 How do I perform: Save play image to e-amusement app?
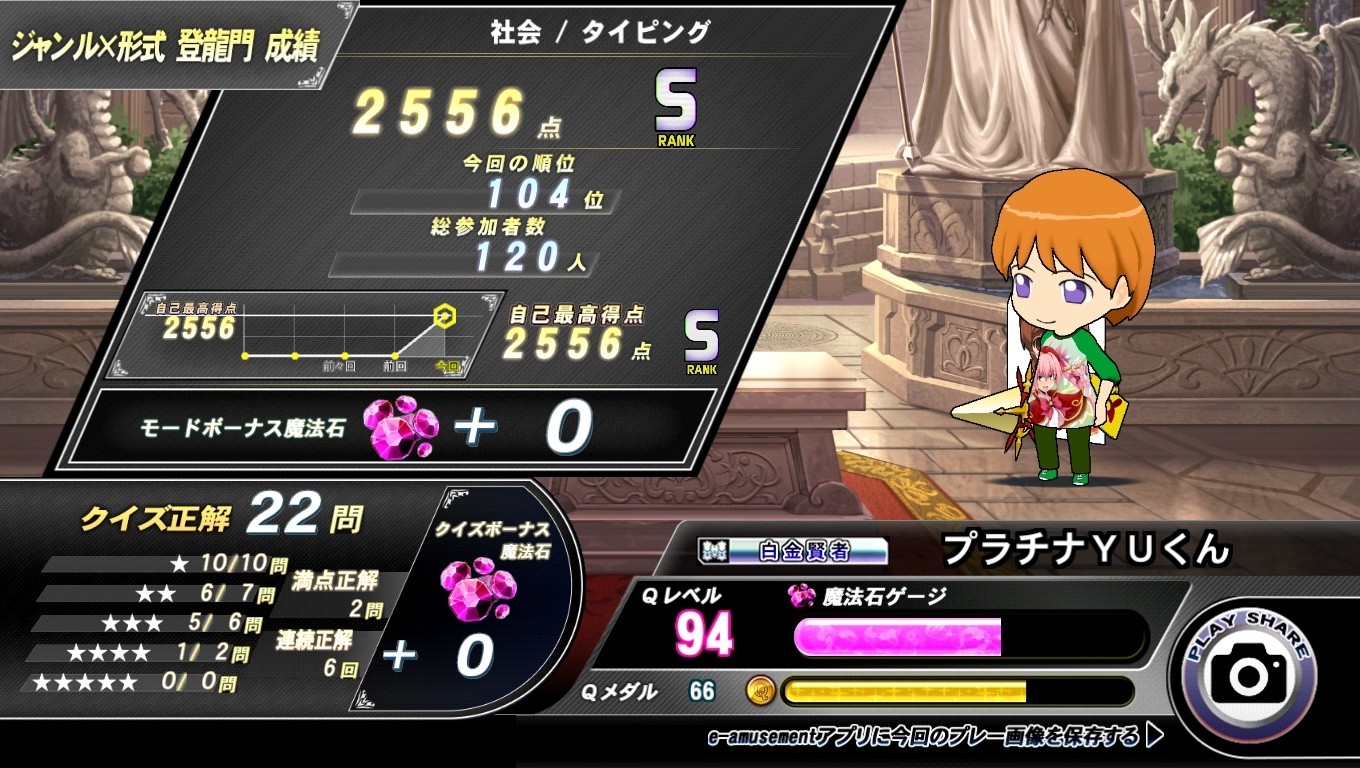point(935,737)
